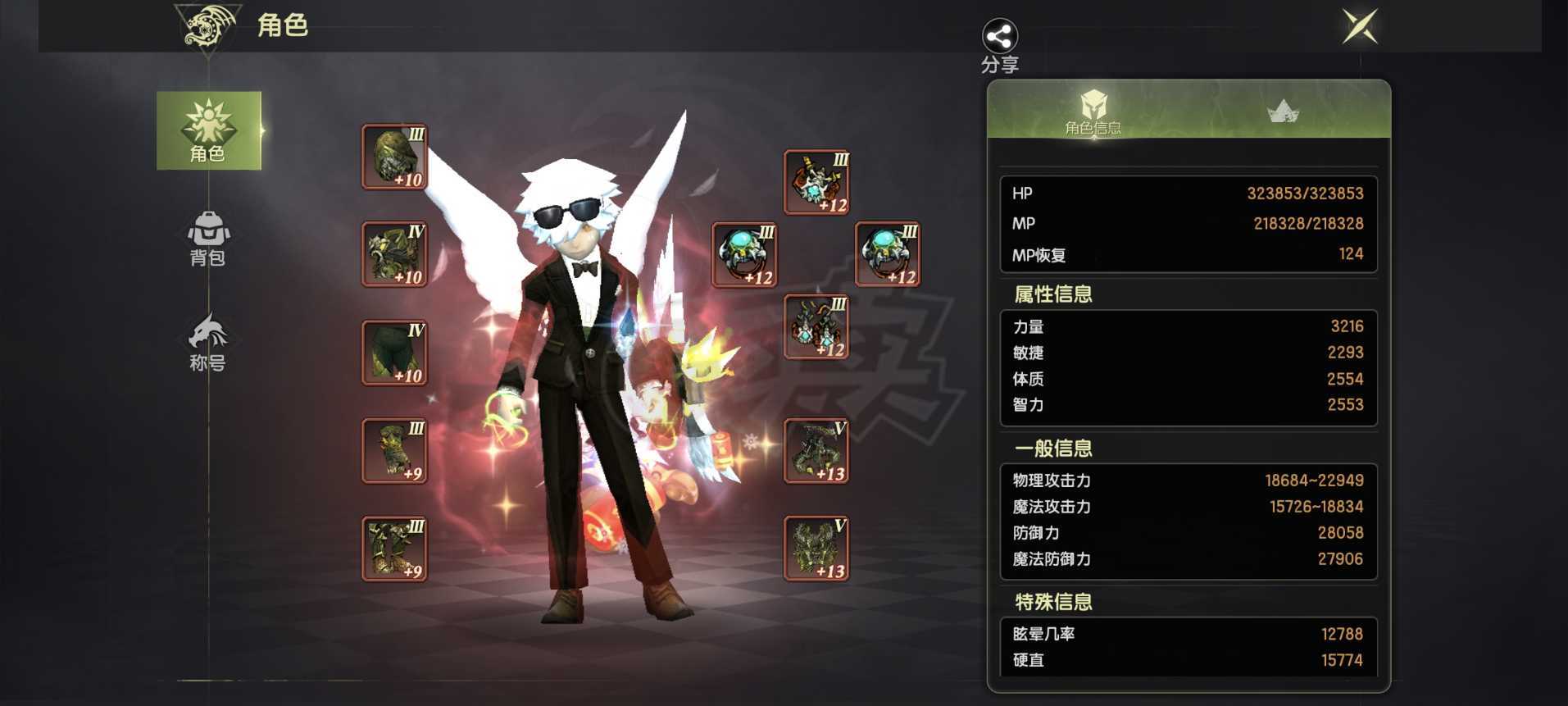Inspect the upper +13 weapon slot

click(816, 451)
